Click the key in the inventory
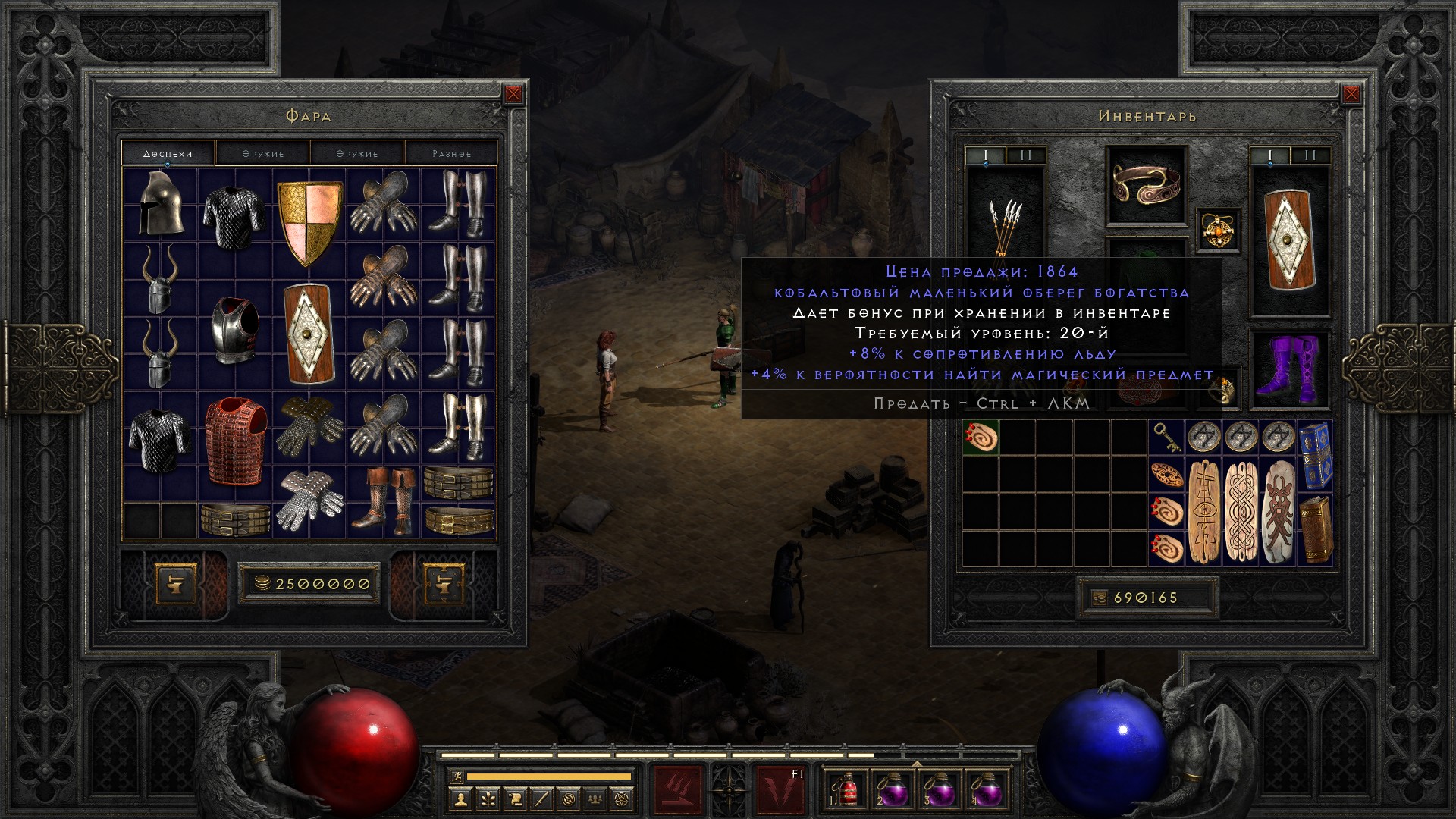1456x819 pixels. pyautogui.click(x=1166, y=438)
